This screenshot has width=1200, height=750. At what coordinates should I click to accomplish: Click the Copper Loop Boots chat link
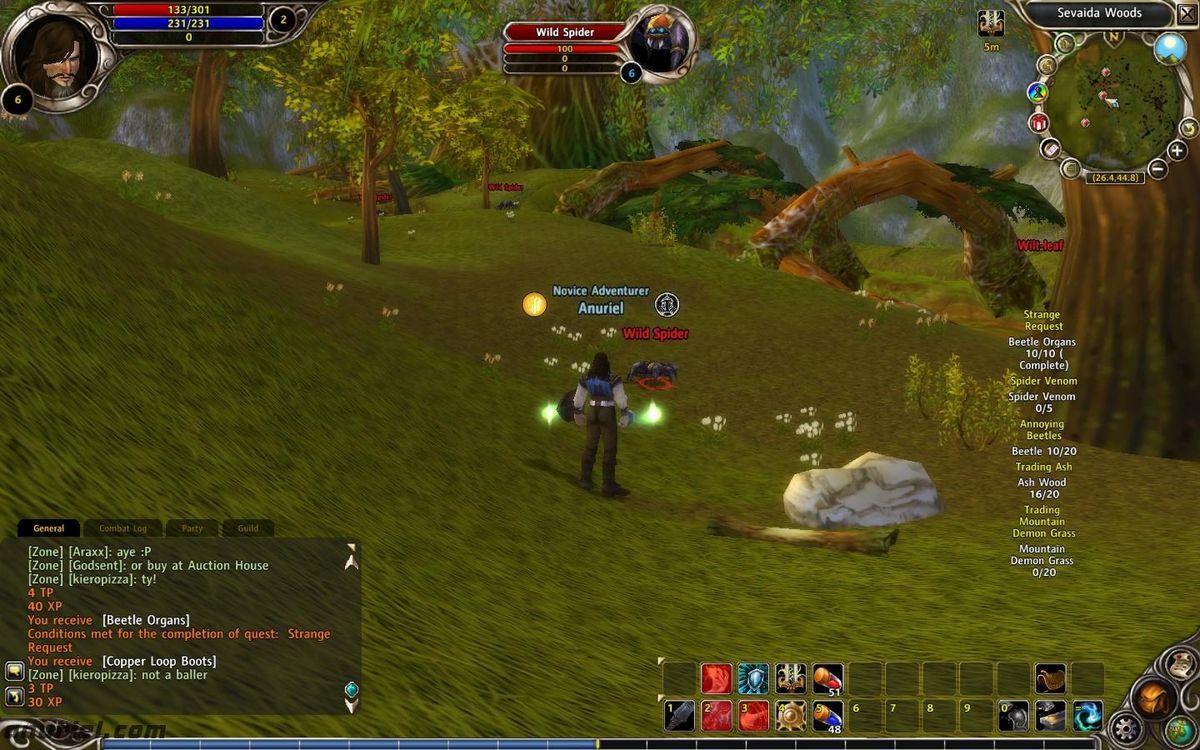159,661
